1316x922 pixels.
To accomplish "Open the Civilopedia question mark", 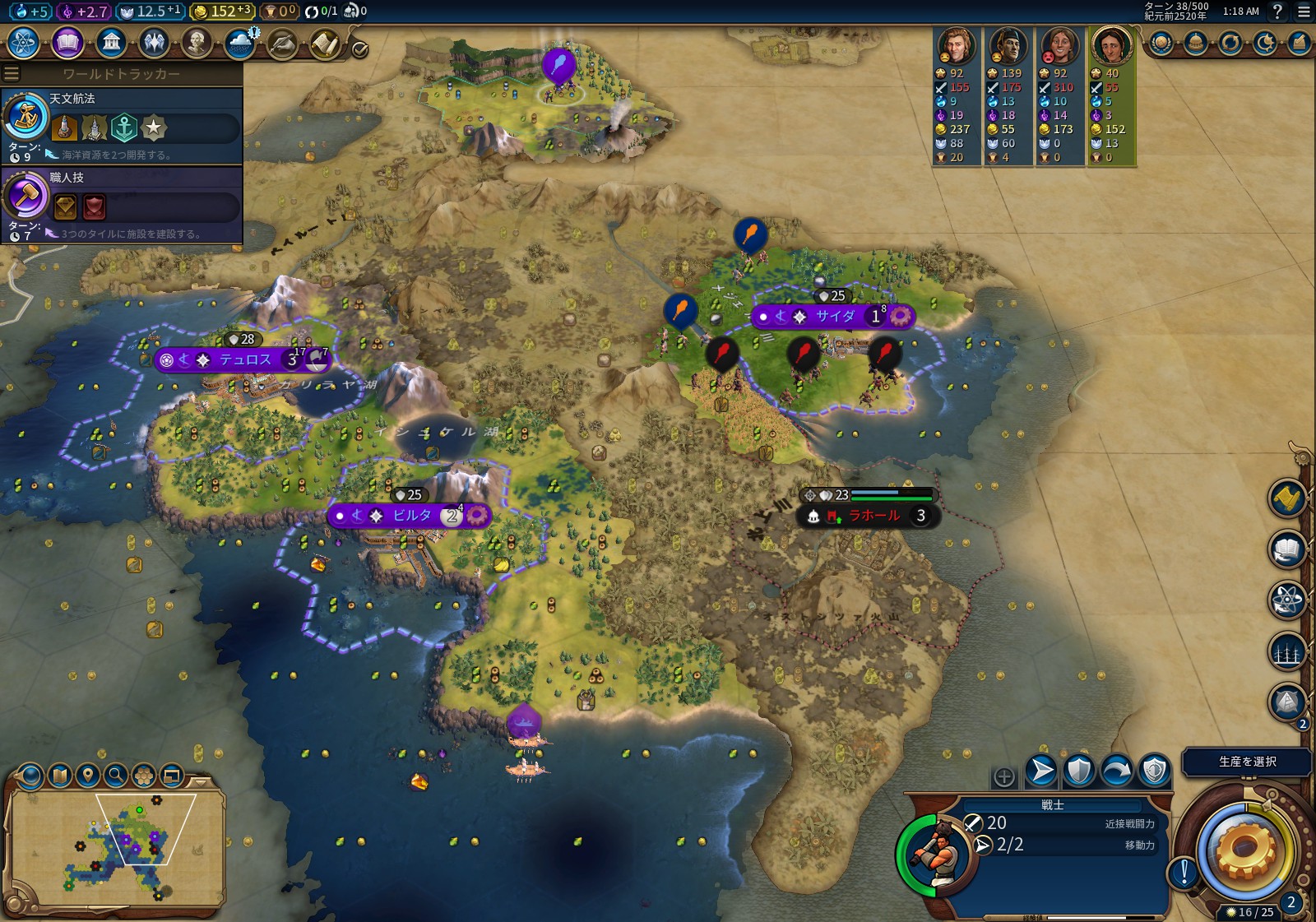I will 1277,12.
